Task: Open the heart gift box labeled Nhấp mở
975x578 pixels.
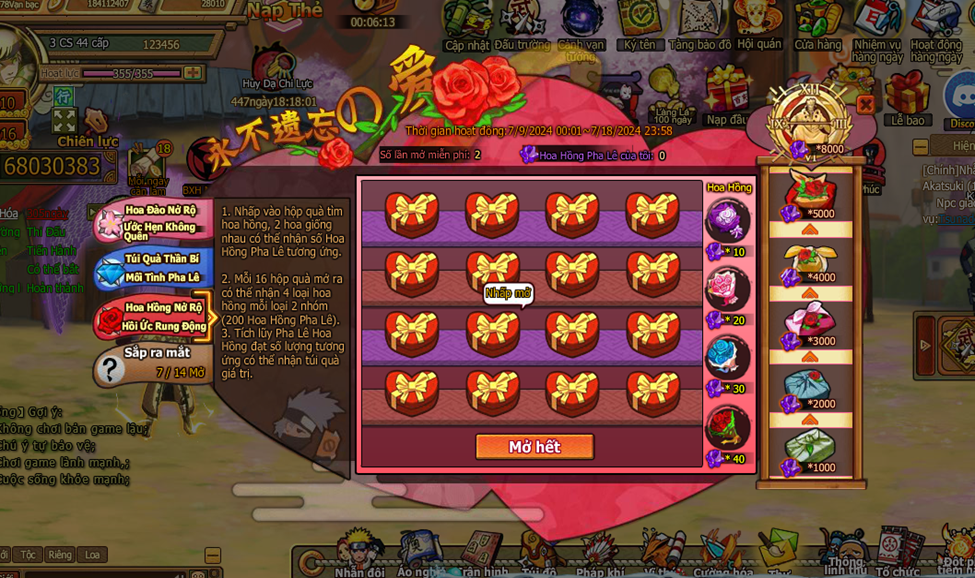Action: point(492,330)
